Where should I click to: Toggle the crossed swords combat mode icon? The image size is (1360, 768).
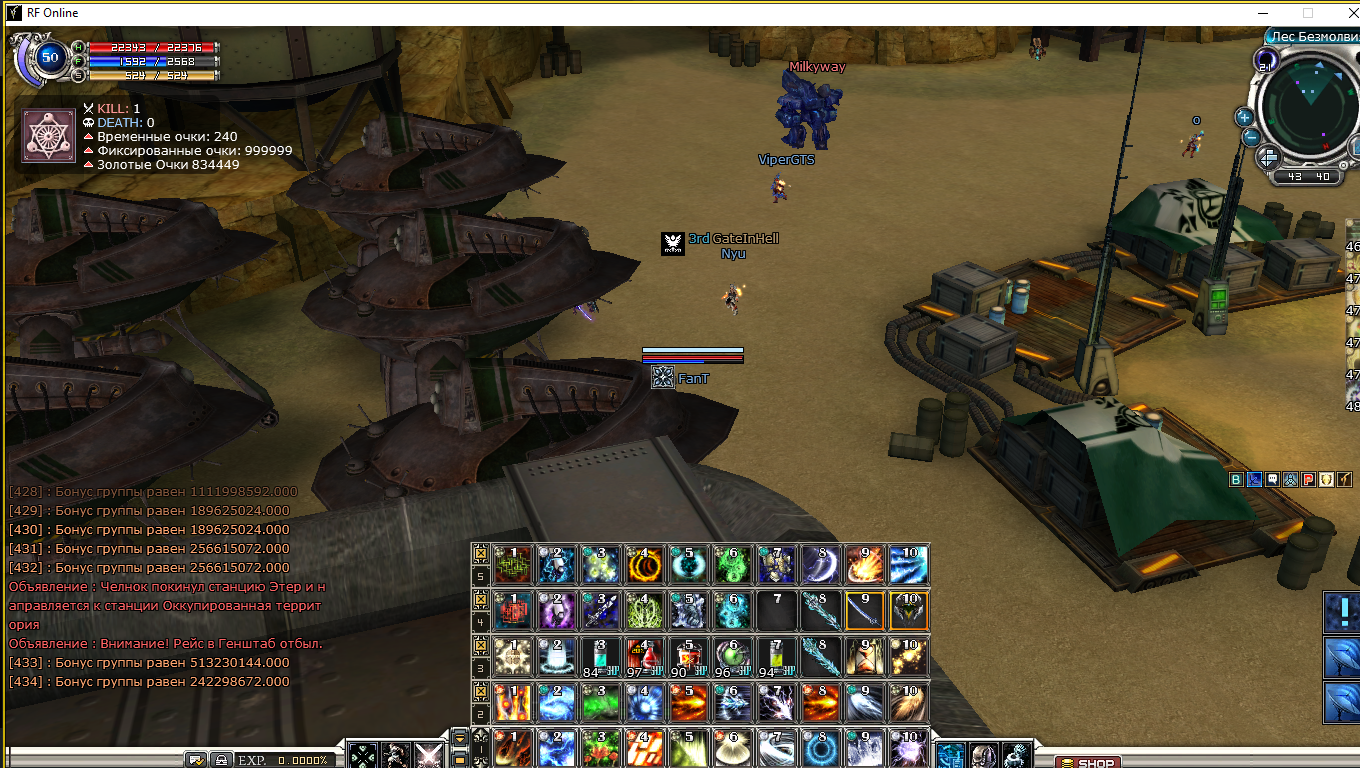[x=430, y=756]
